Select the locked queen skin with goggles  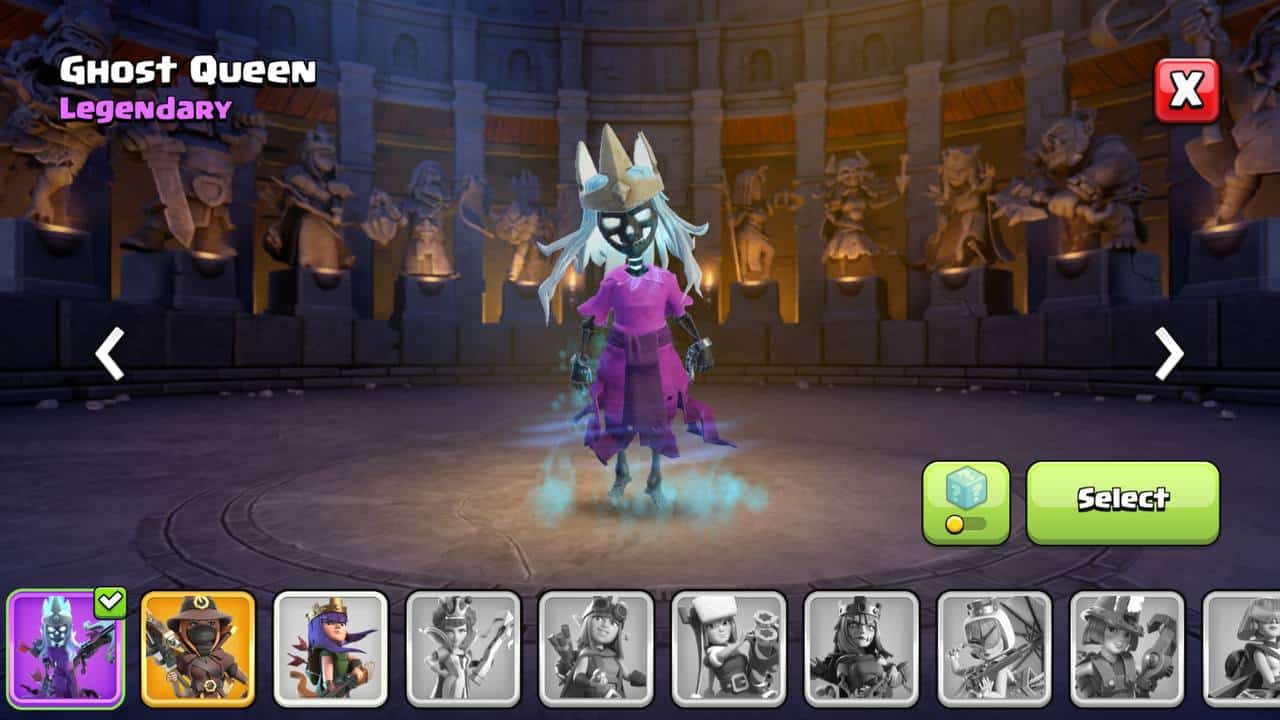596,648
